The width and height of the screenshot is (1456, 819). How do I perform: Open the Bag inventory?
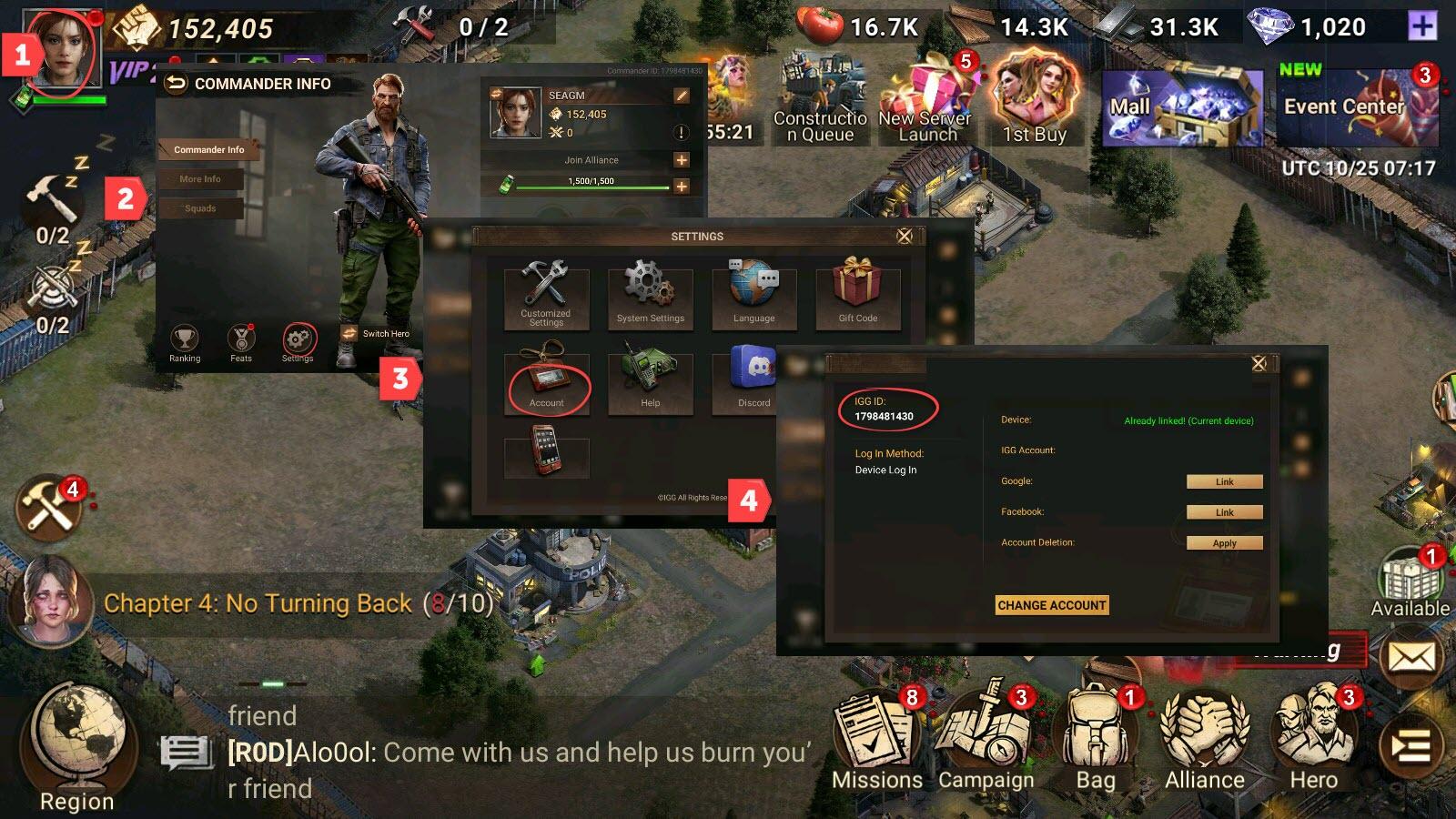coord(1096,739)
